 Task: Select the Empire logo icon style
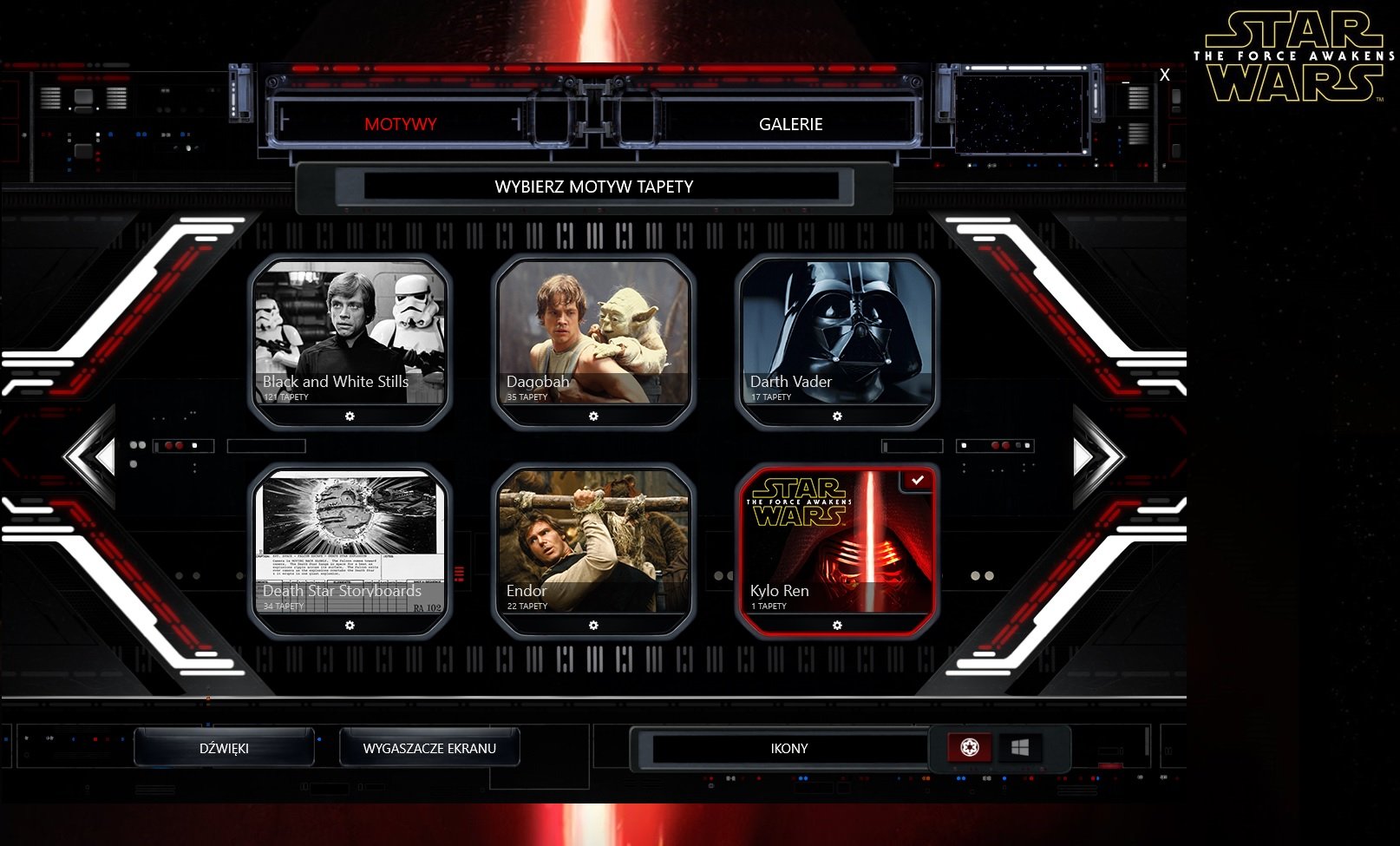[971, 747]
